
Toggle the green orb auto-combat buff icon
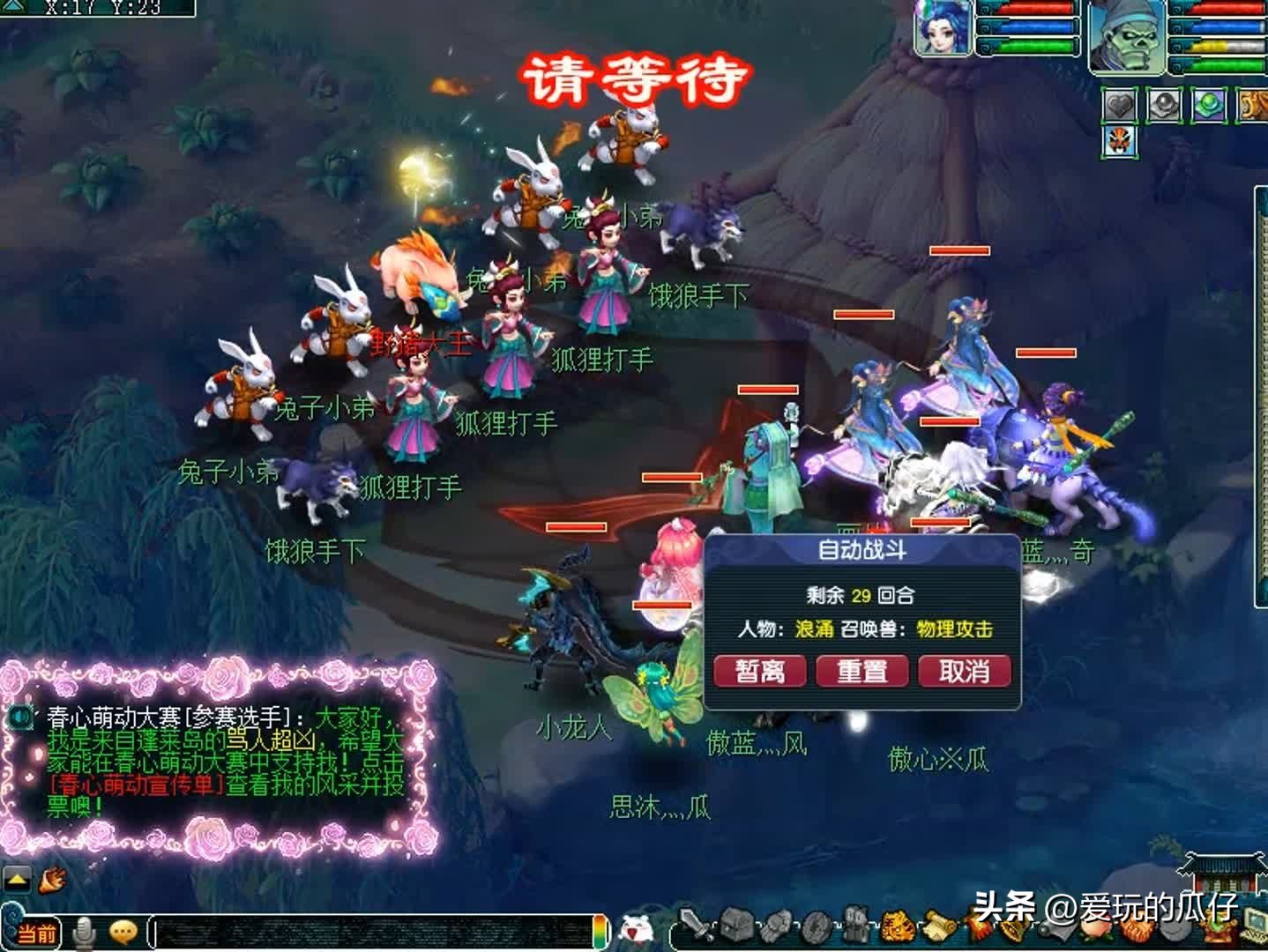[1207, 106]
